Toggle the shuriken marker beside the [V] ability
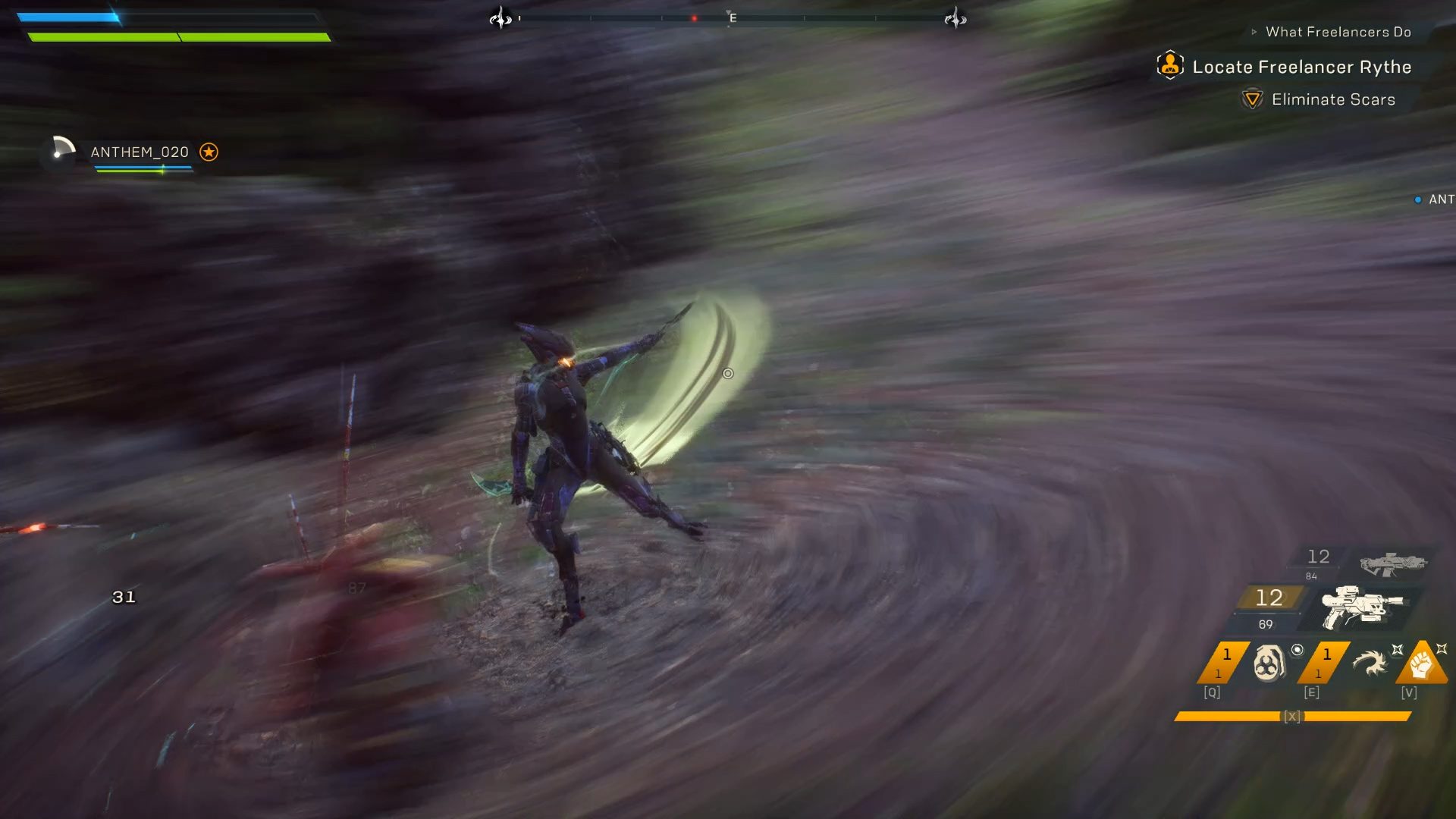The width and height of the screenshot is (1456, 819). point(1442,649)
